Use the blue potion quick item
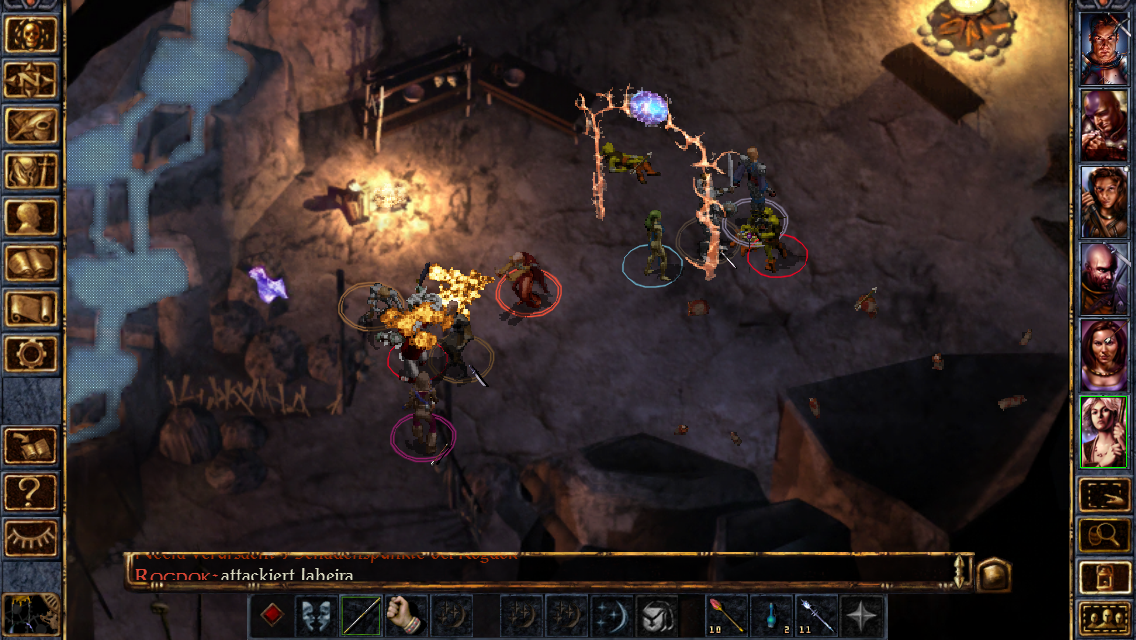Screen dimensions: 1136x640 click(772, 615)
